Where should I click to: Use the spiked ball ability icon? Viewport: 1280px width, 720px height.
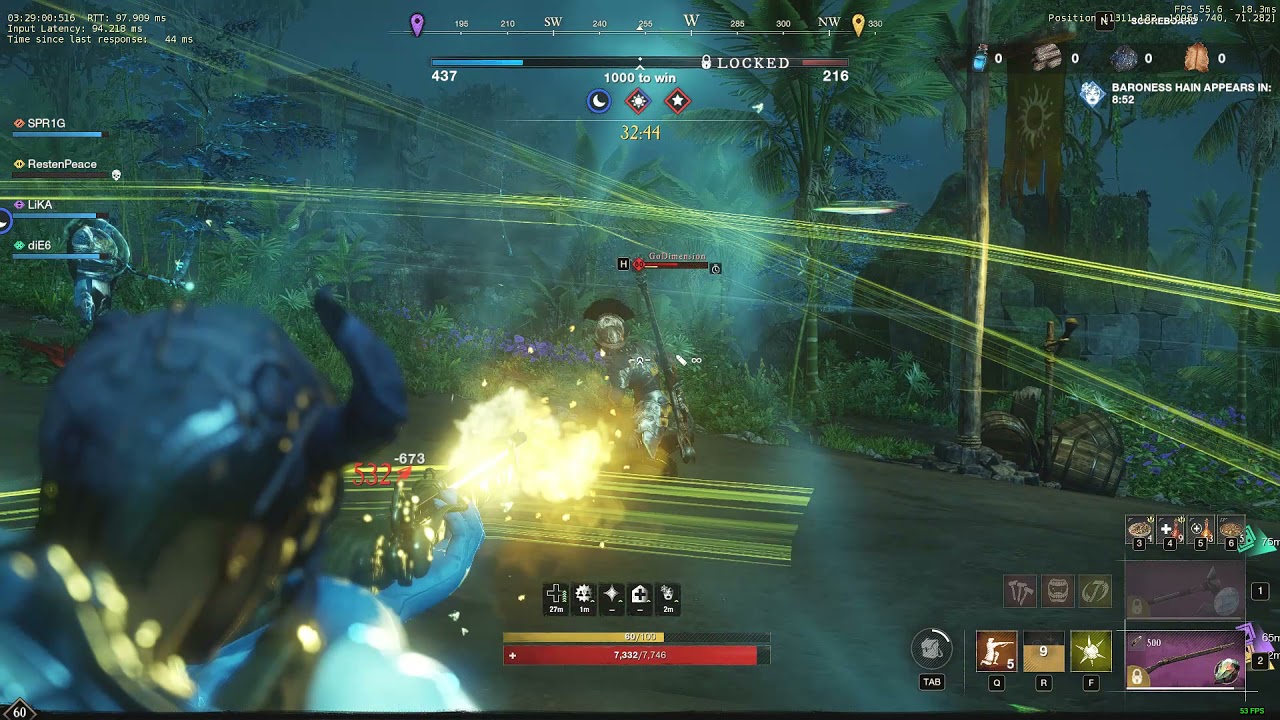point(1090,651)
